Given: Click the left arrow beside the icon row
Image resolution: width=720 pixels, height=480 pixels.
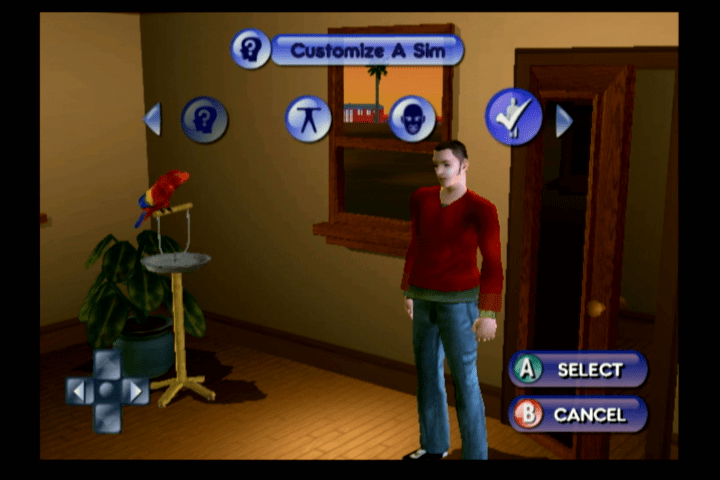Looking at the screenshot, I should (x=153, y=119).
